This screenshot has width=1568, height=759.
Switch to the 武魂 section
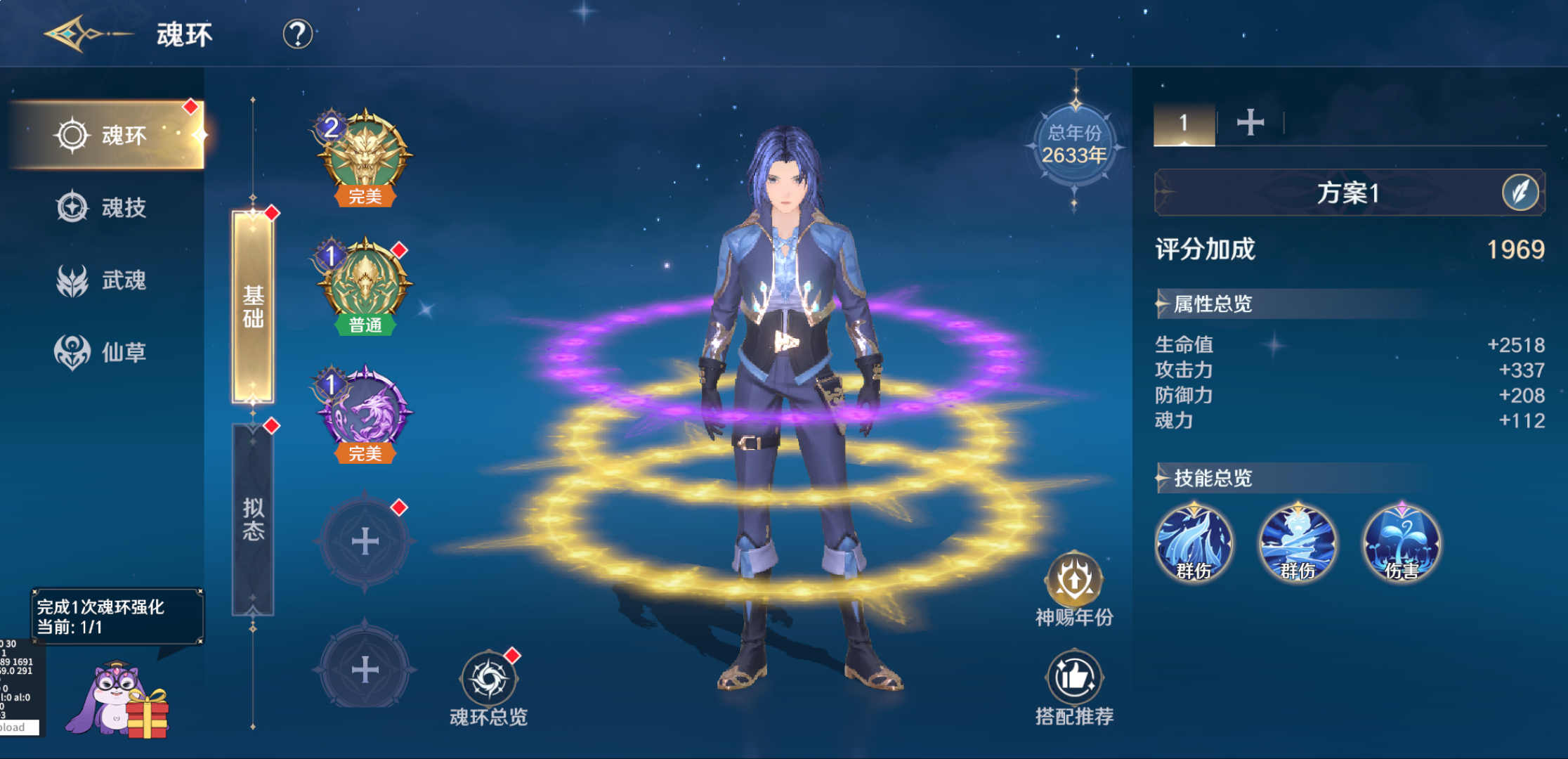point(105,280)
